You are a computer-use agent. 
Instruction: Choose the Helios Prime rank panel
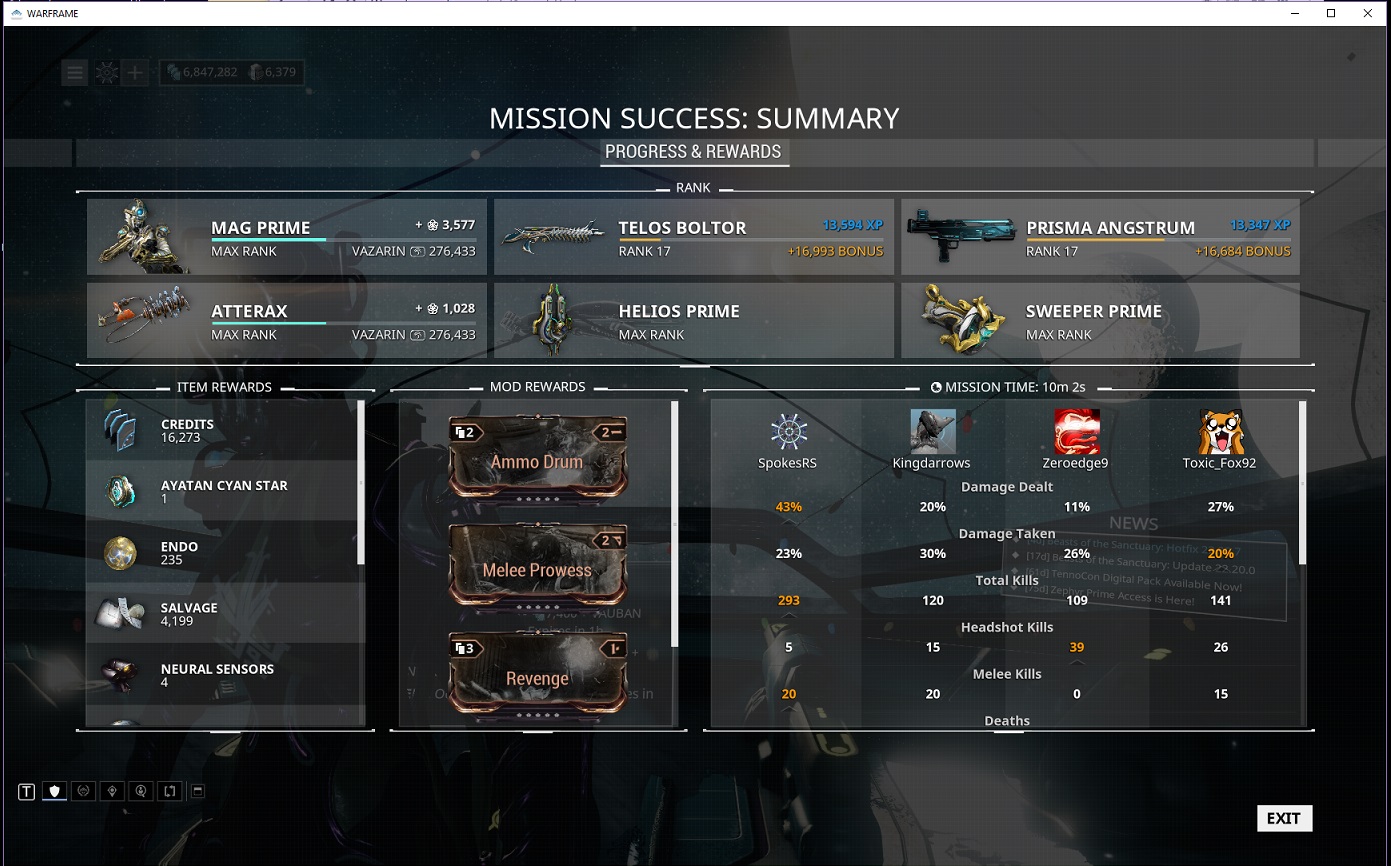694,320
